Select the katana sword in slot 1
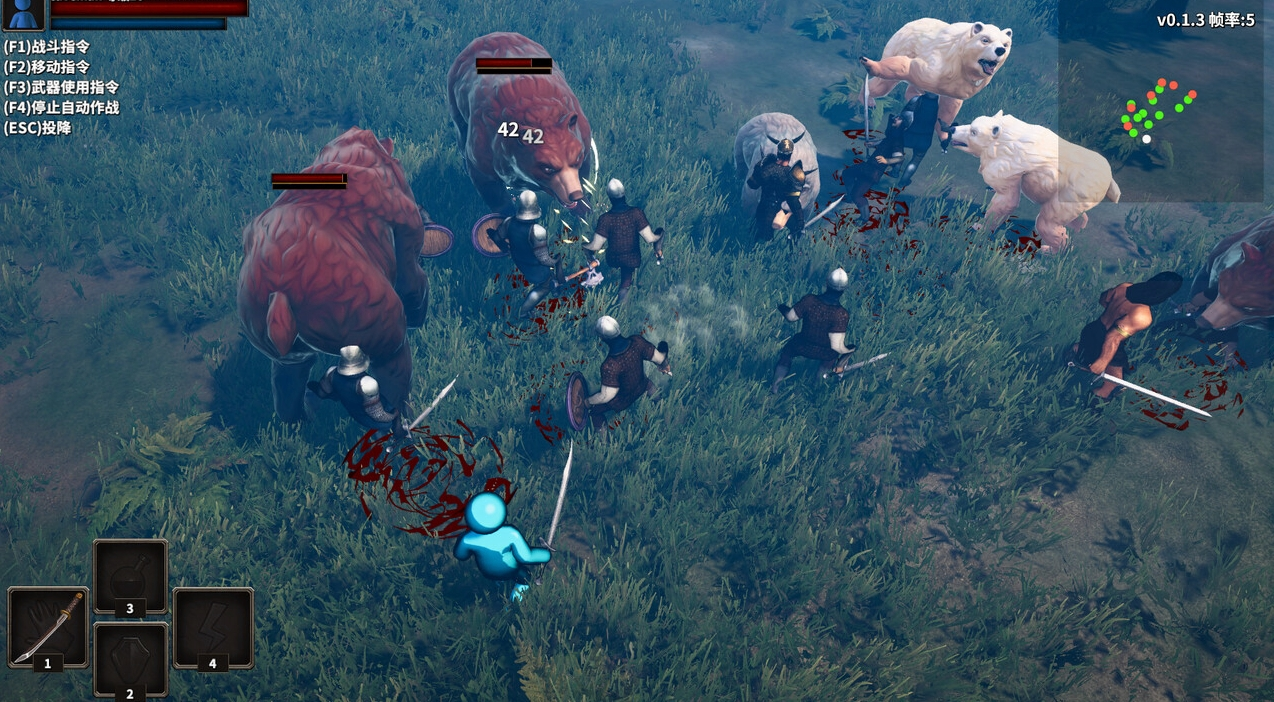 pyautogui.click(x=48, y=626)
